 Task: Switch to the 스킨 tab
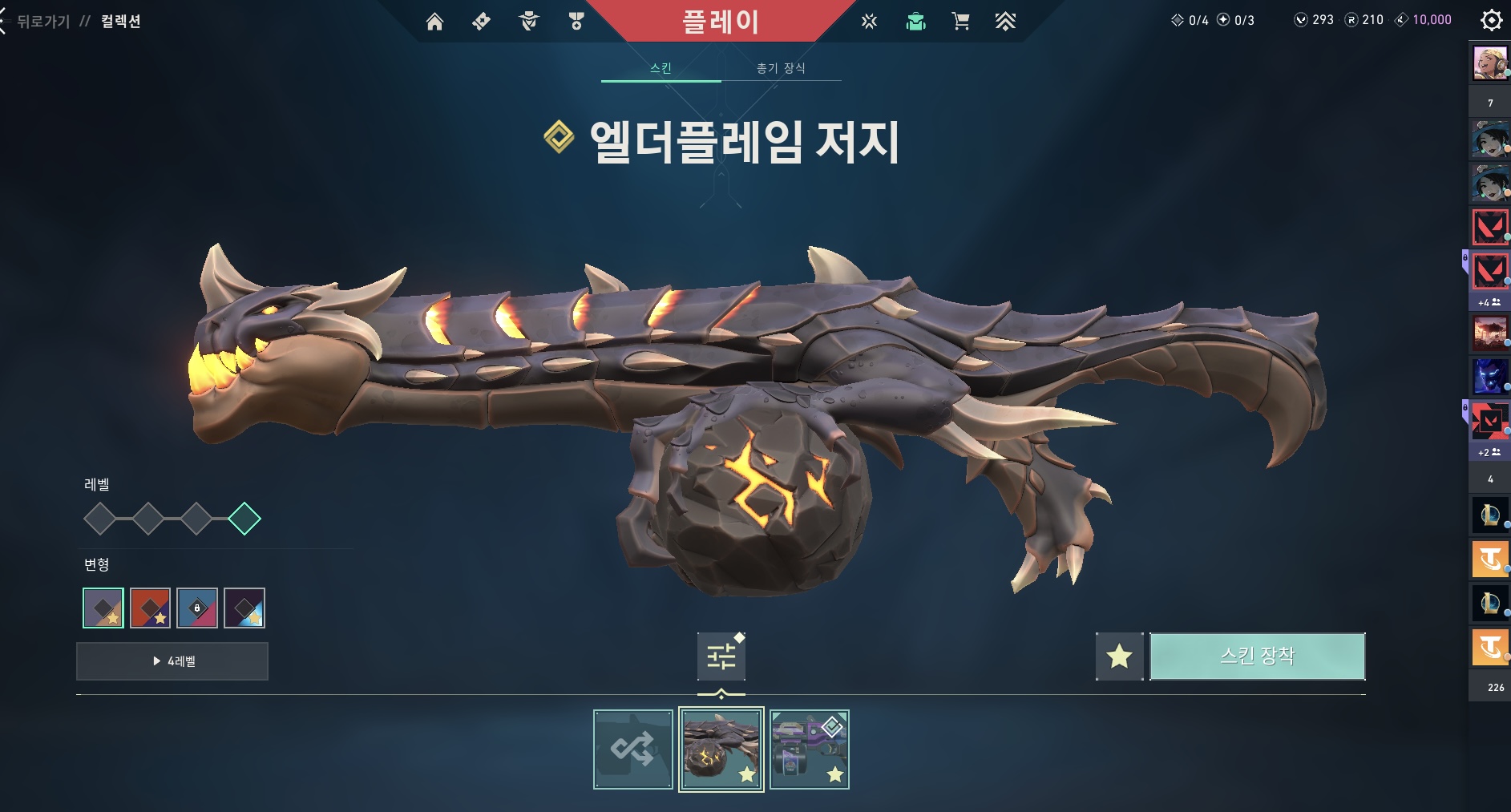pos(661,68)
